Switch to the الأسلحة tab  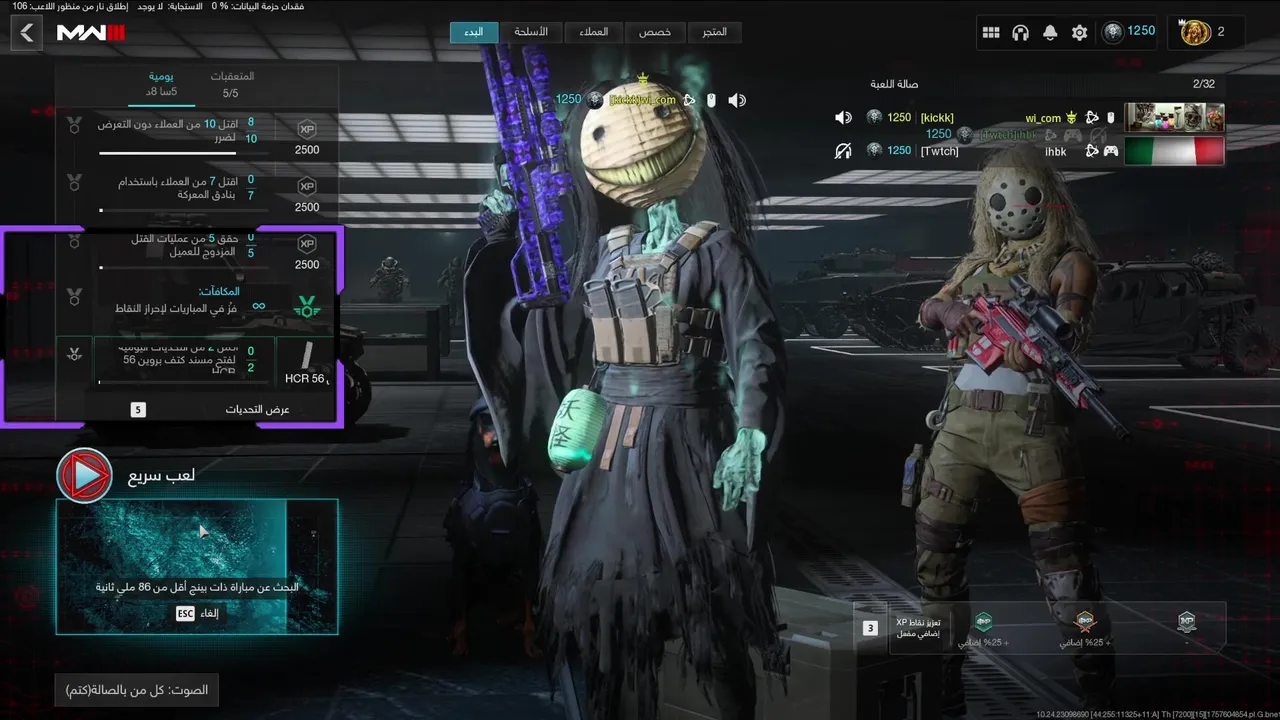(x=531, y=32)
